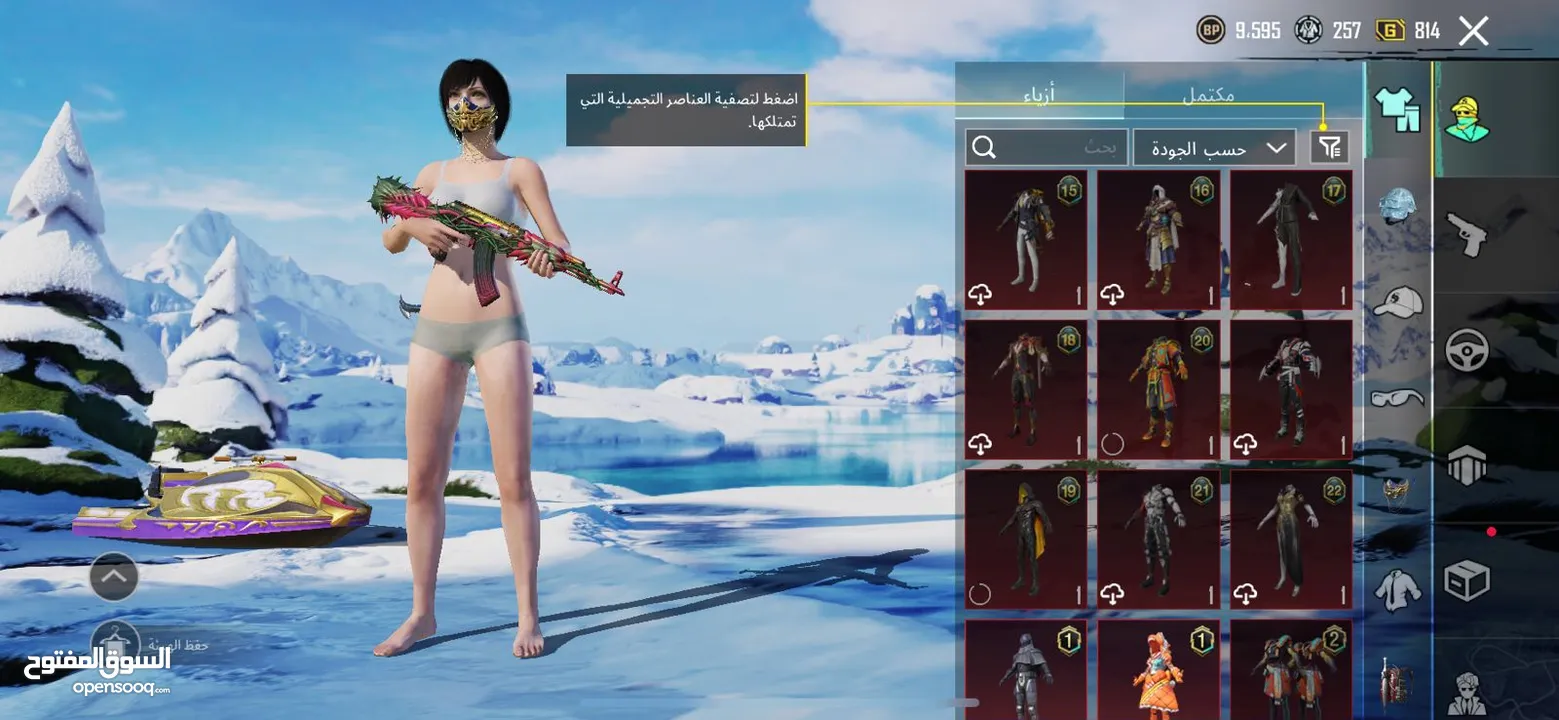Open the helmet customization category
The height and width of the screenshot is (720, 1559).
(1398, 207)
